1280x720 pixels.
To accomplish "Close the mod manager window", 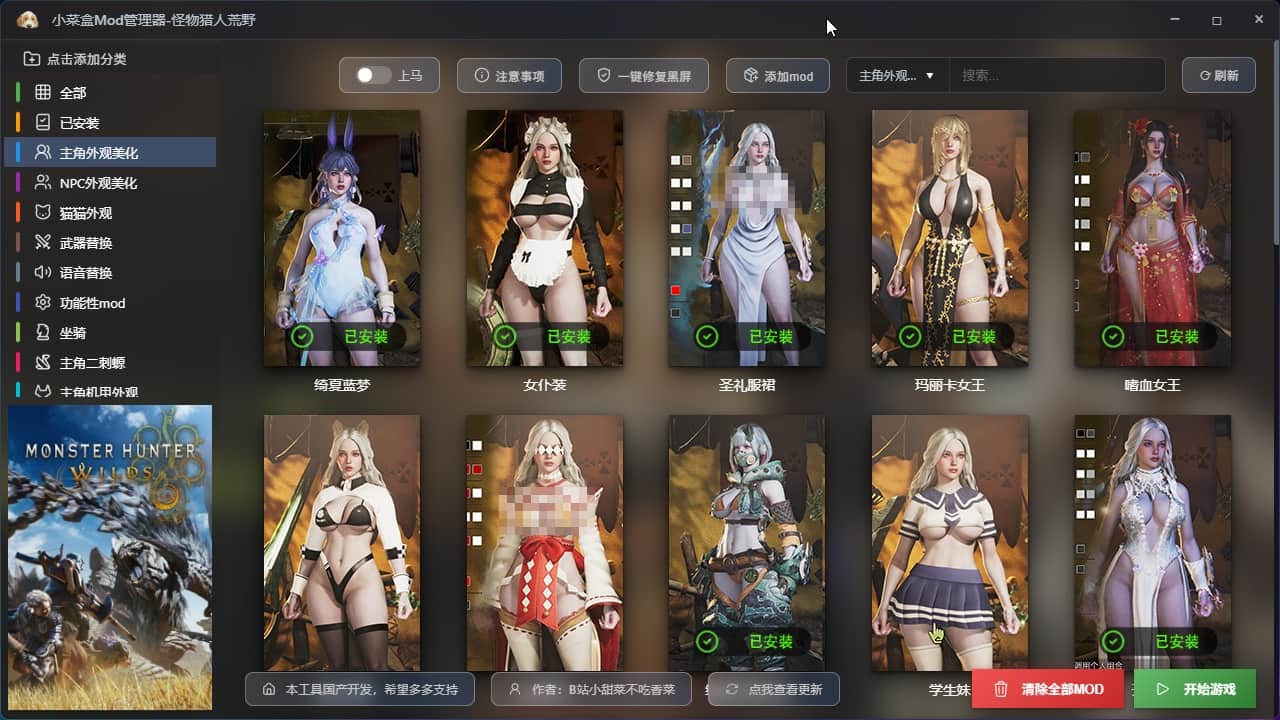I will pos(1259,20).
